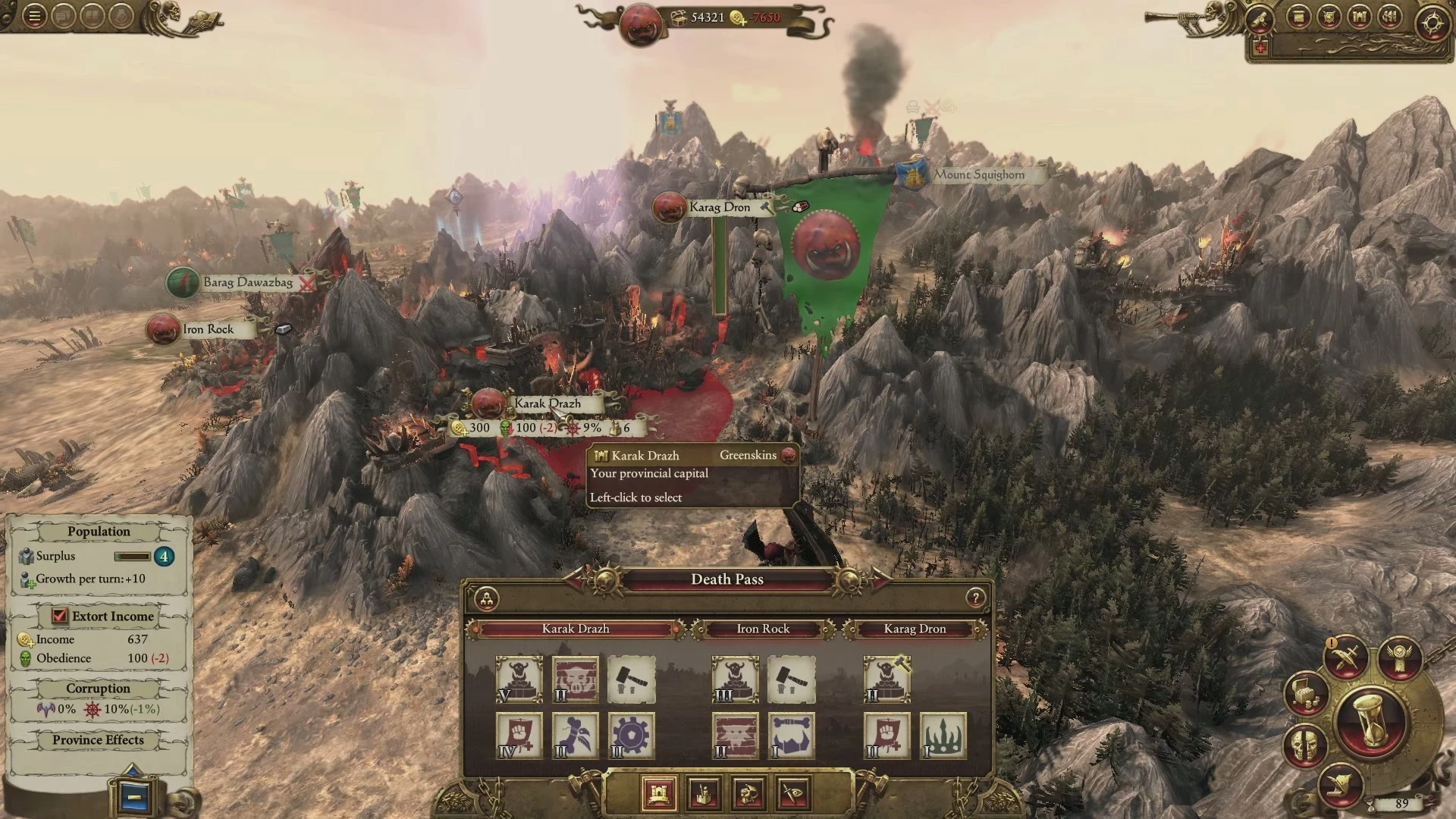Click the Karak Drazh map label

tap(548, 403)
